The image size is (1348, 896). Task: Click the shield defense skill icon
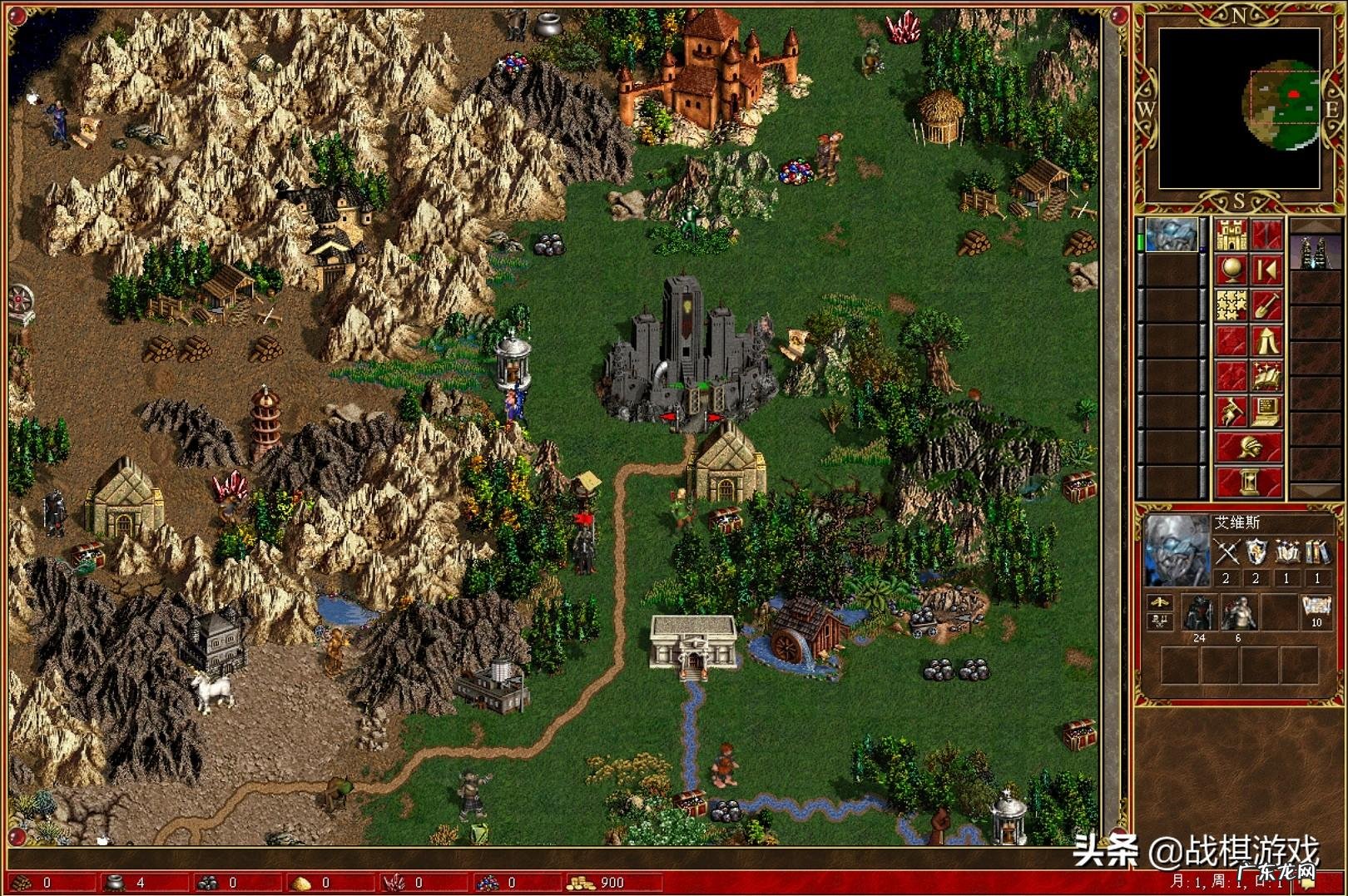[x=1256, y=552]
